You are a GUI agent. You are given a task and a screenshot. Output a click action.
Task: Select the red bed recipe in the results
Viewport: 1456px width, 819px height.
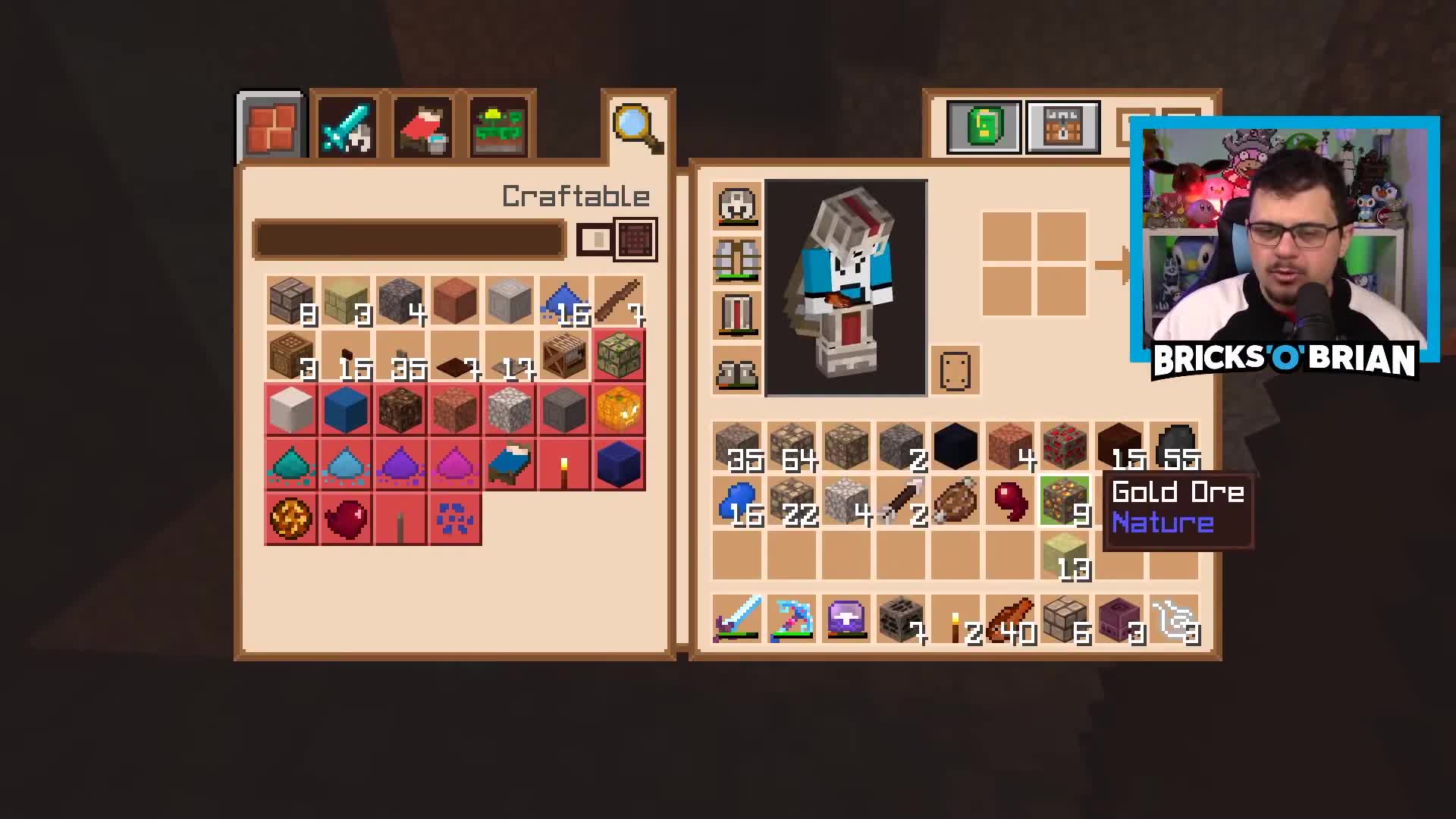[508, 465]
